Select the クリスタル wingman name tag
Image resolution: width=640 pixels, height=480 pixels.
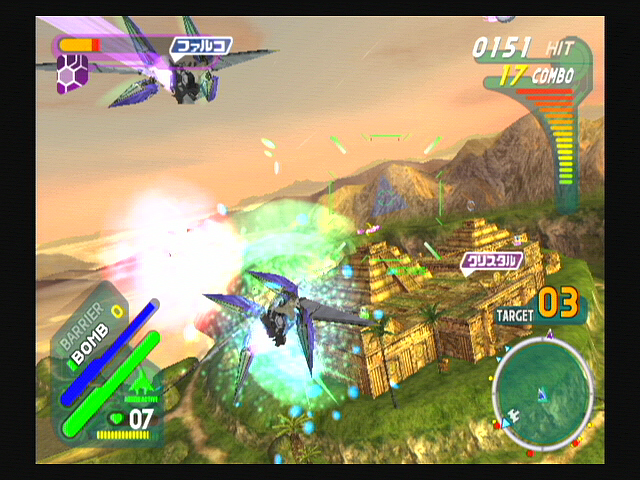pyautogui.click(x=492, y=261)
